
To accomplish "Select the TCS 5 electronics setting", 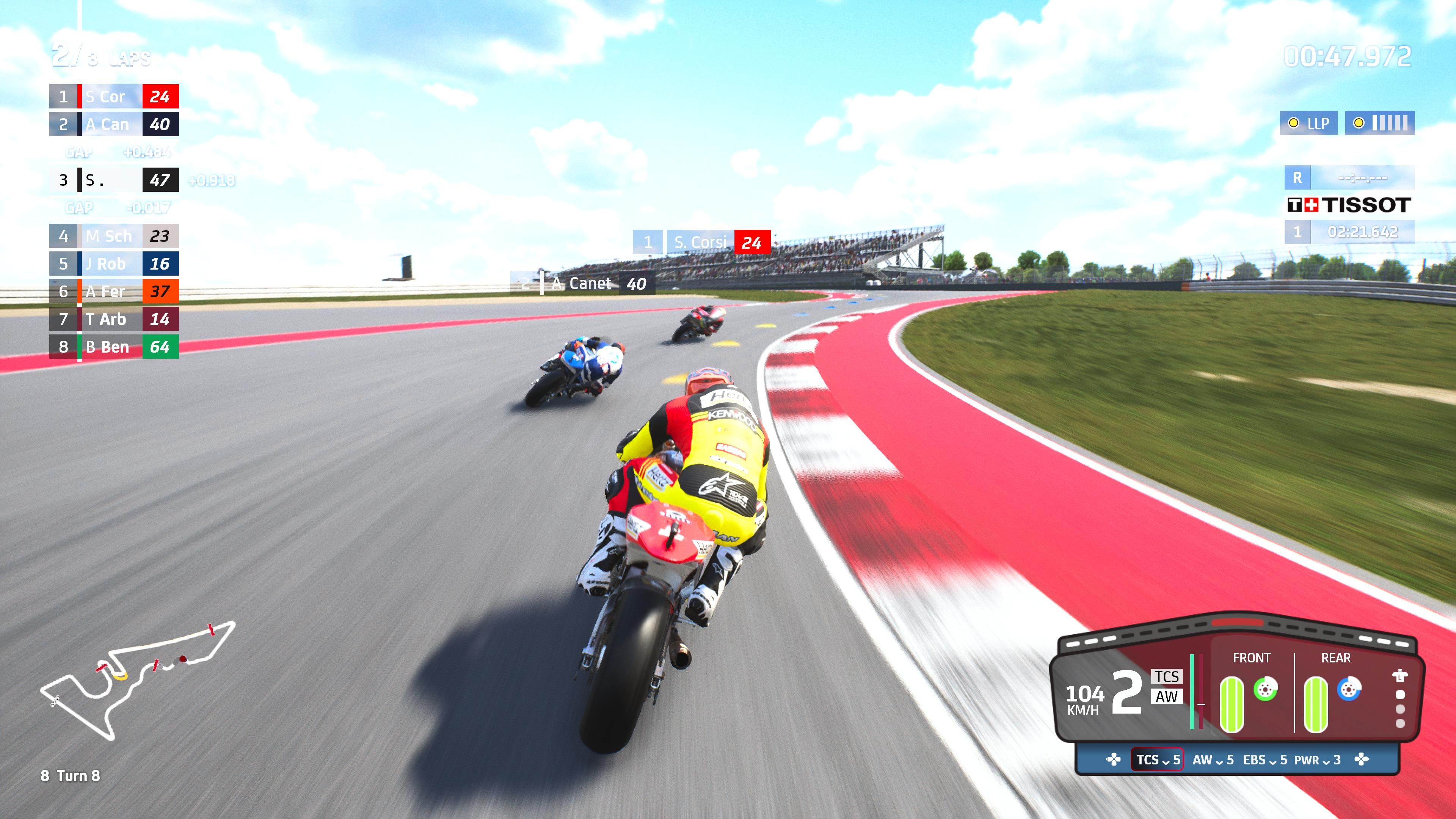I will tap(1158, 759).
